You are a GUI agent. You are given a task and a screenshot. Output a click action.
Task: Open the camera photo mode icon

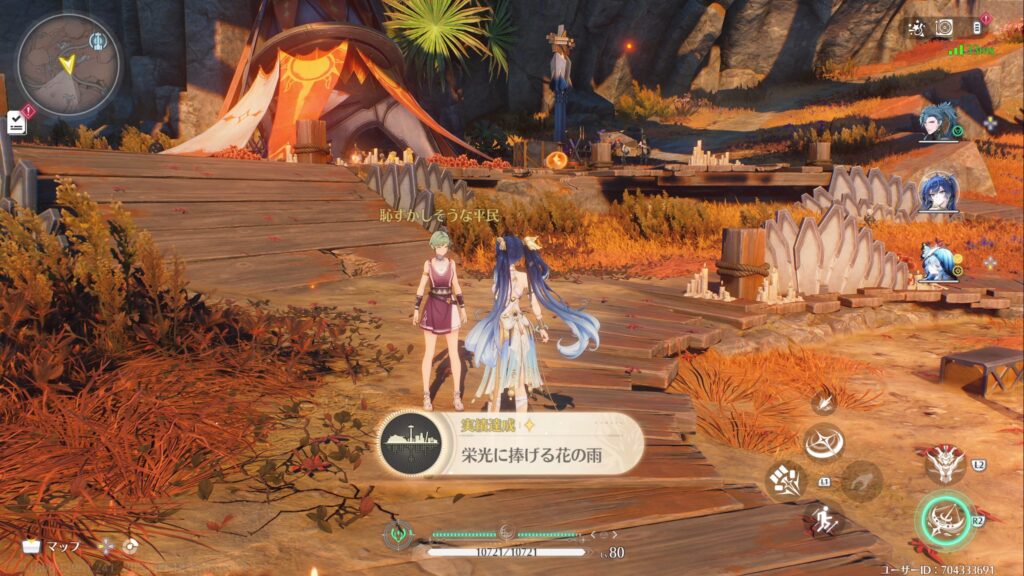coord(943,27)
